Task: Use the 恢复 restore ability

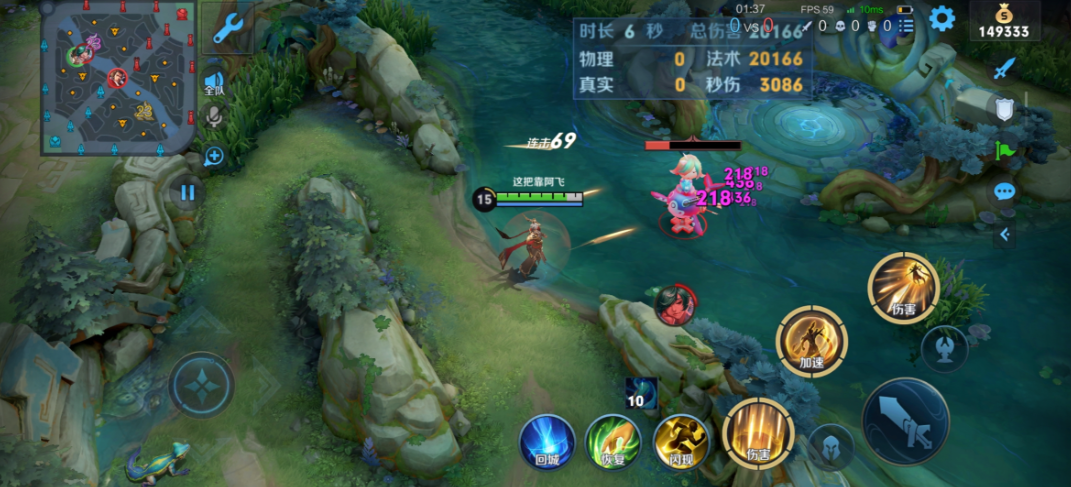Action: (x=613, y=441)
